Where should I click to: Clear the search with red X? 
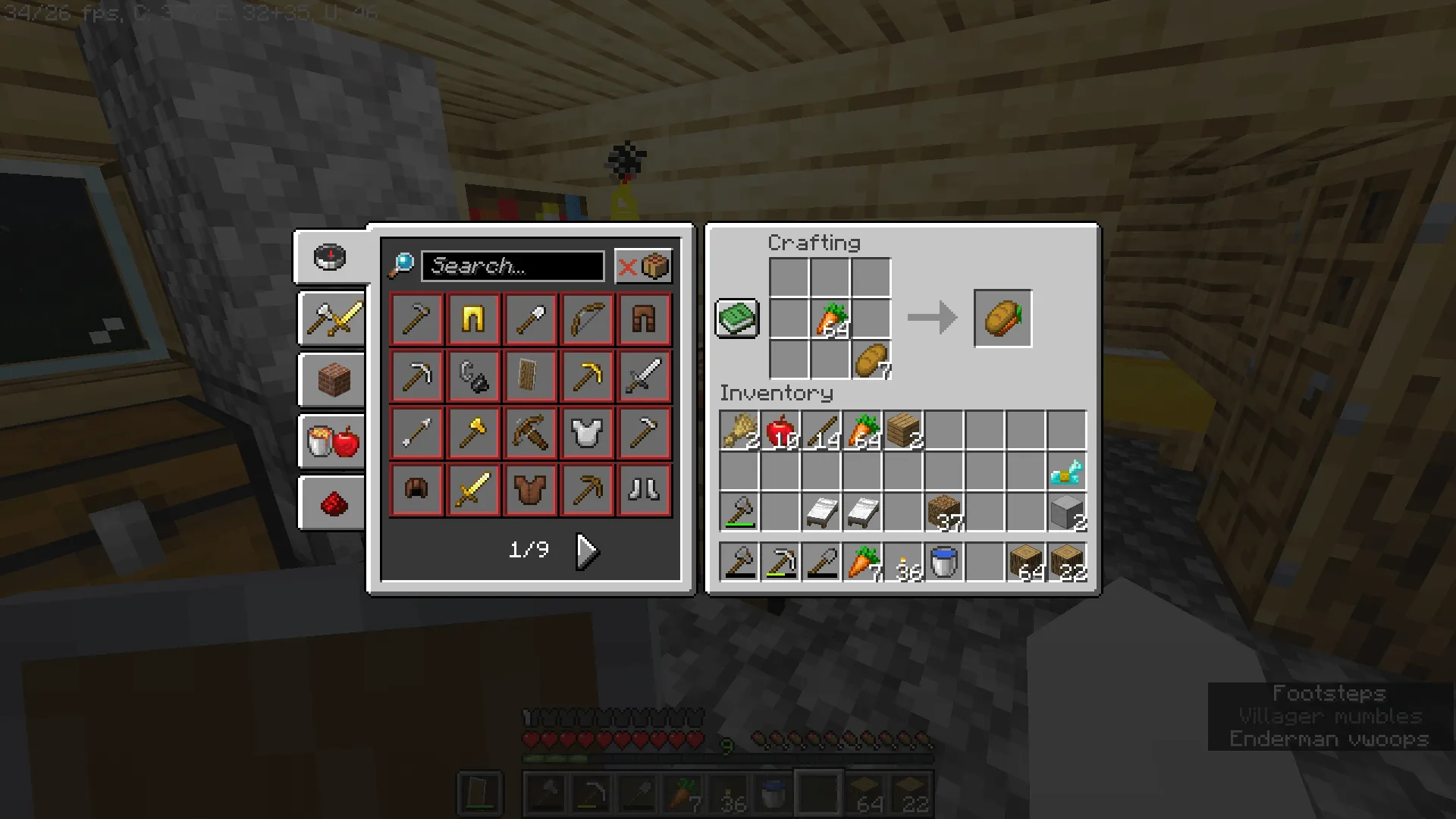626,266
